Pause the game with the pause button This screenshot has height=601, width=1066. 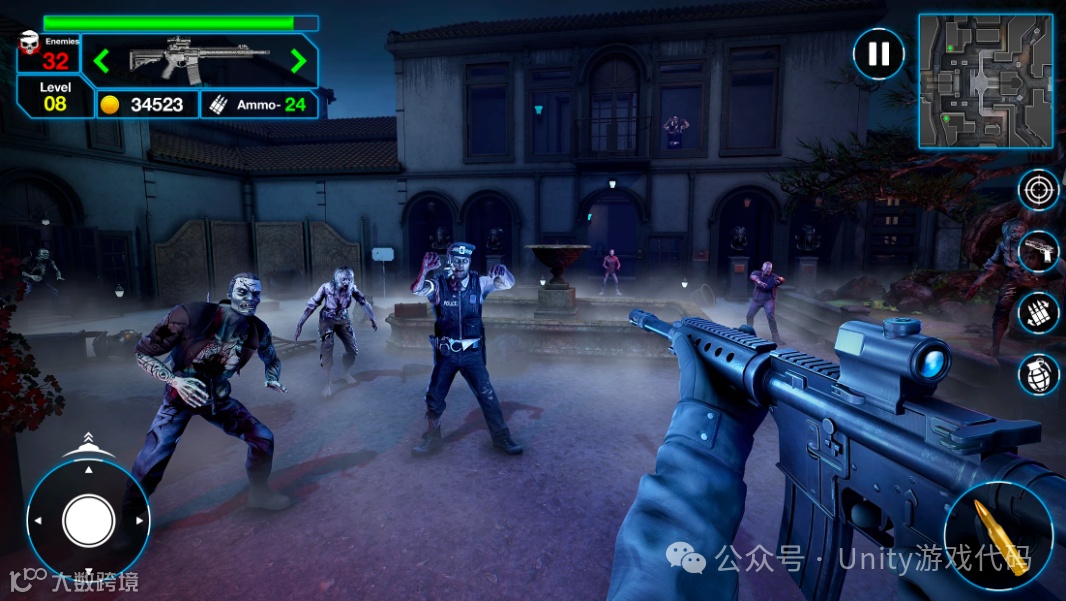[x=878, y=54]
